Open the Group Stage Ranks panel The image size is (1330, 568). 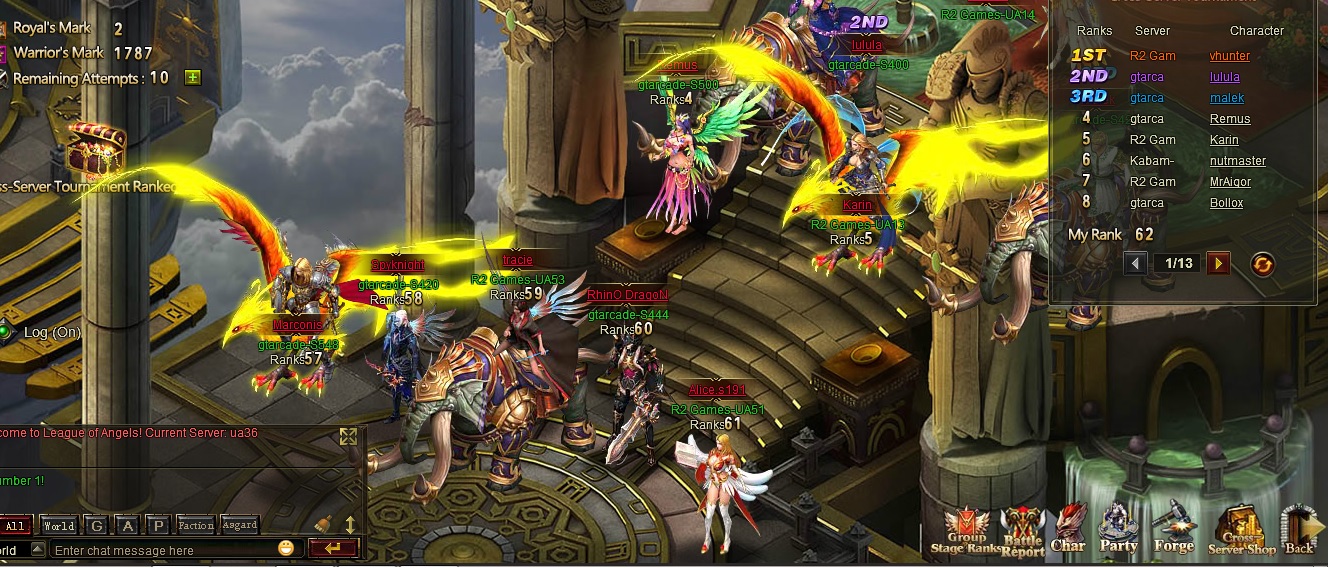966,532
